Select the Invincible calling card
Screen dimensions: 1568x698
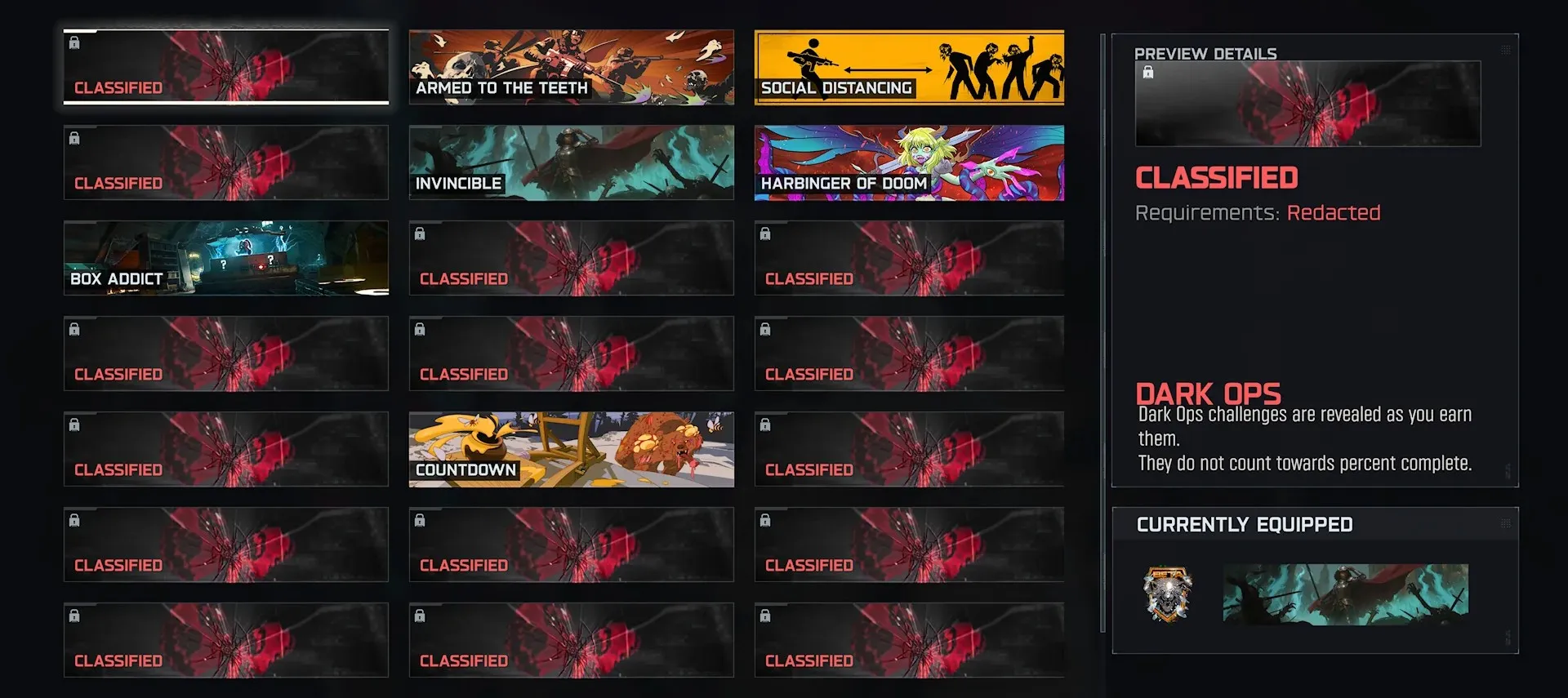571,162
